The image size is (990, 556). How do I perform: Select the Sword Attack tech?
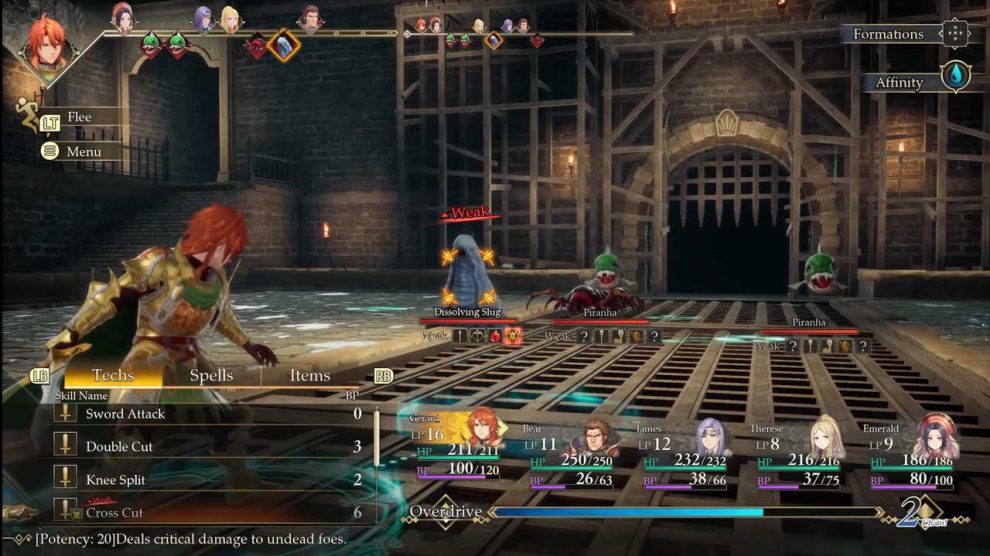[200, 414]
